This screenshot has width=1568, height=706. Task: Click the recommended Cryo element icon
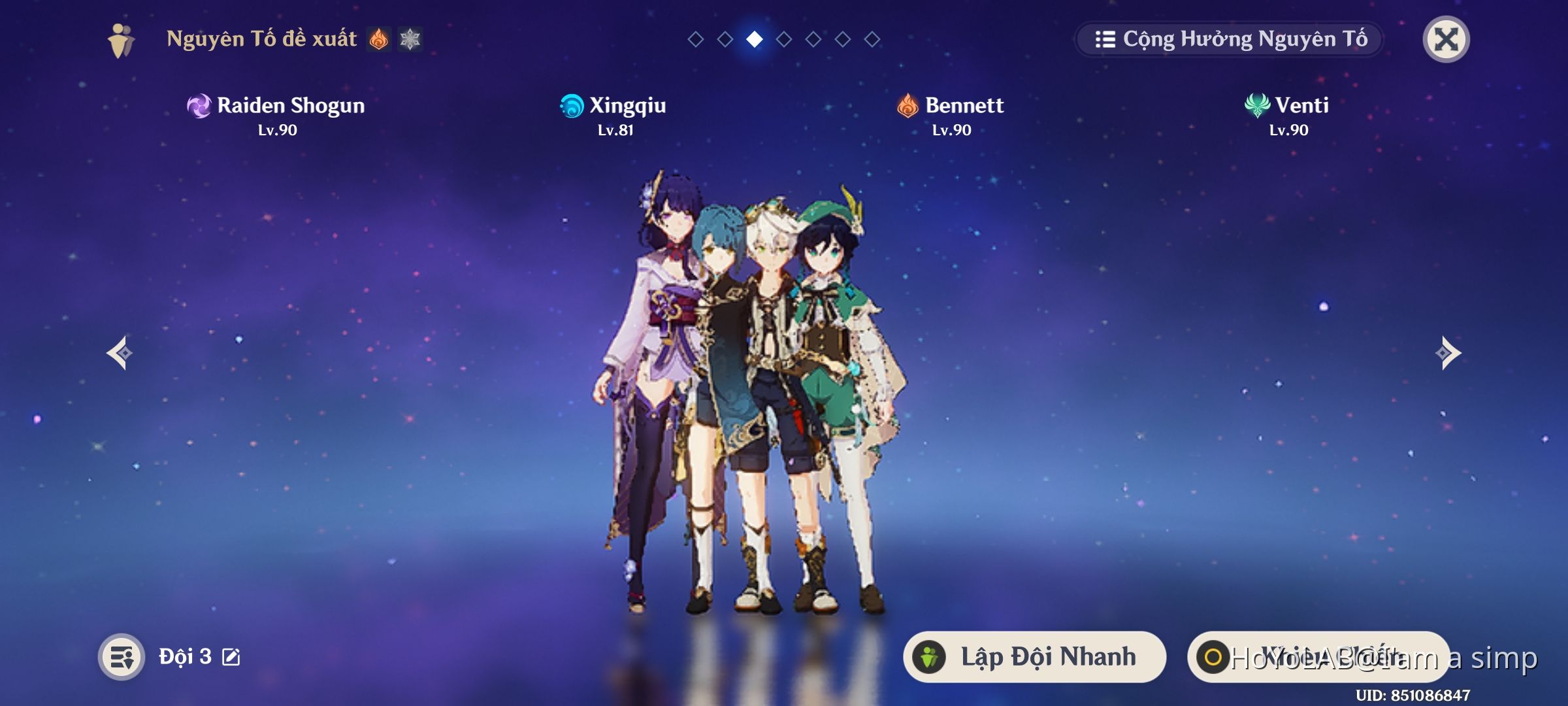[411, 39]
